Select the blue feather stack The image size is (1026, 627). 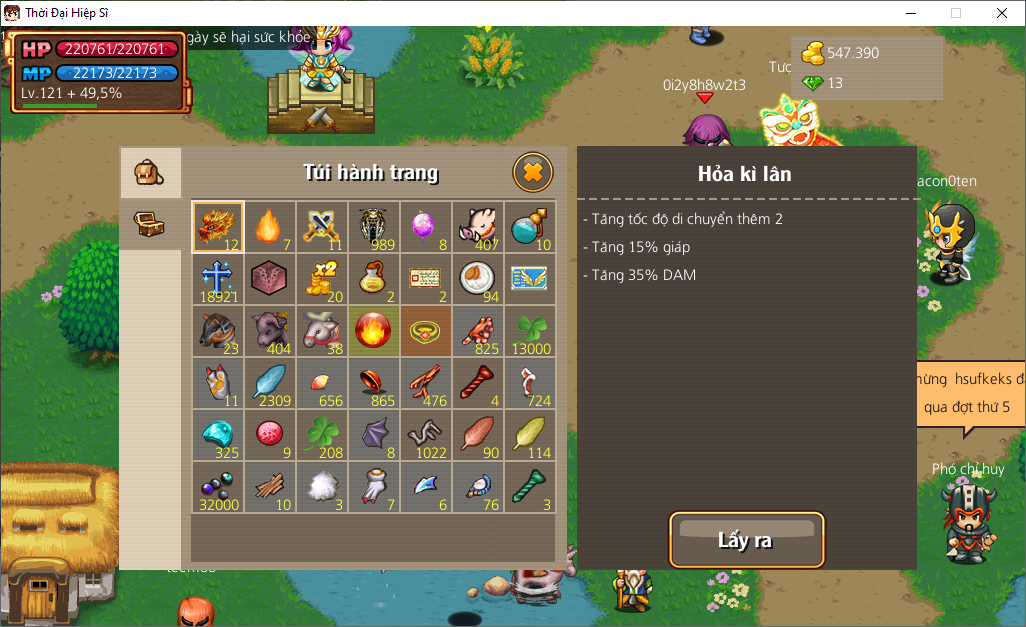click(270, 383)
